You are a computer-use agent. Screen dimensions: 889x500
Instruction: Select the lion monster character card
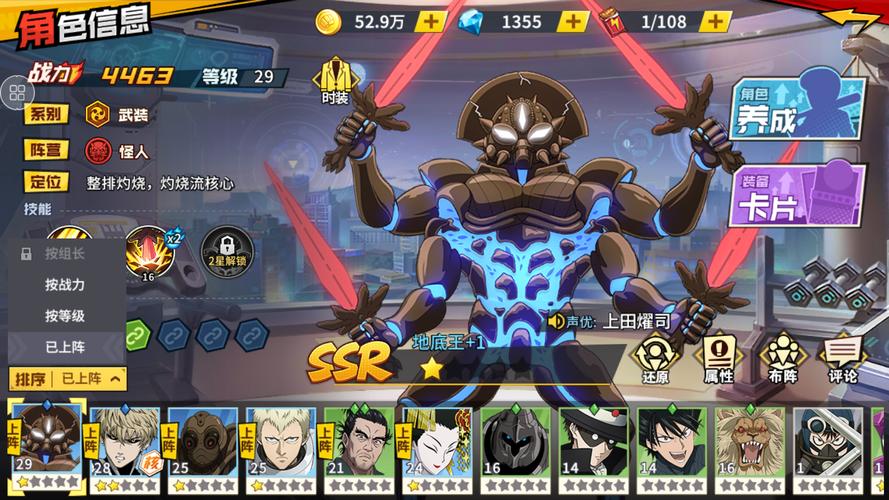pos(748,445)
